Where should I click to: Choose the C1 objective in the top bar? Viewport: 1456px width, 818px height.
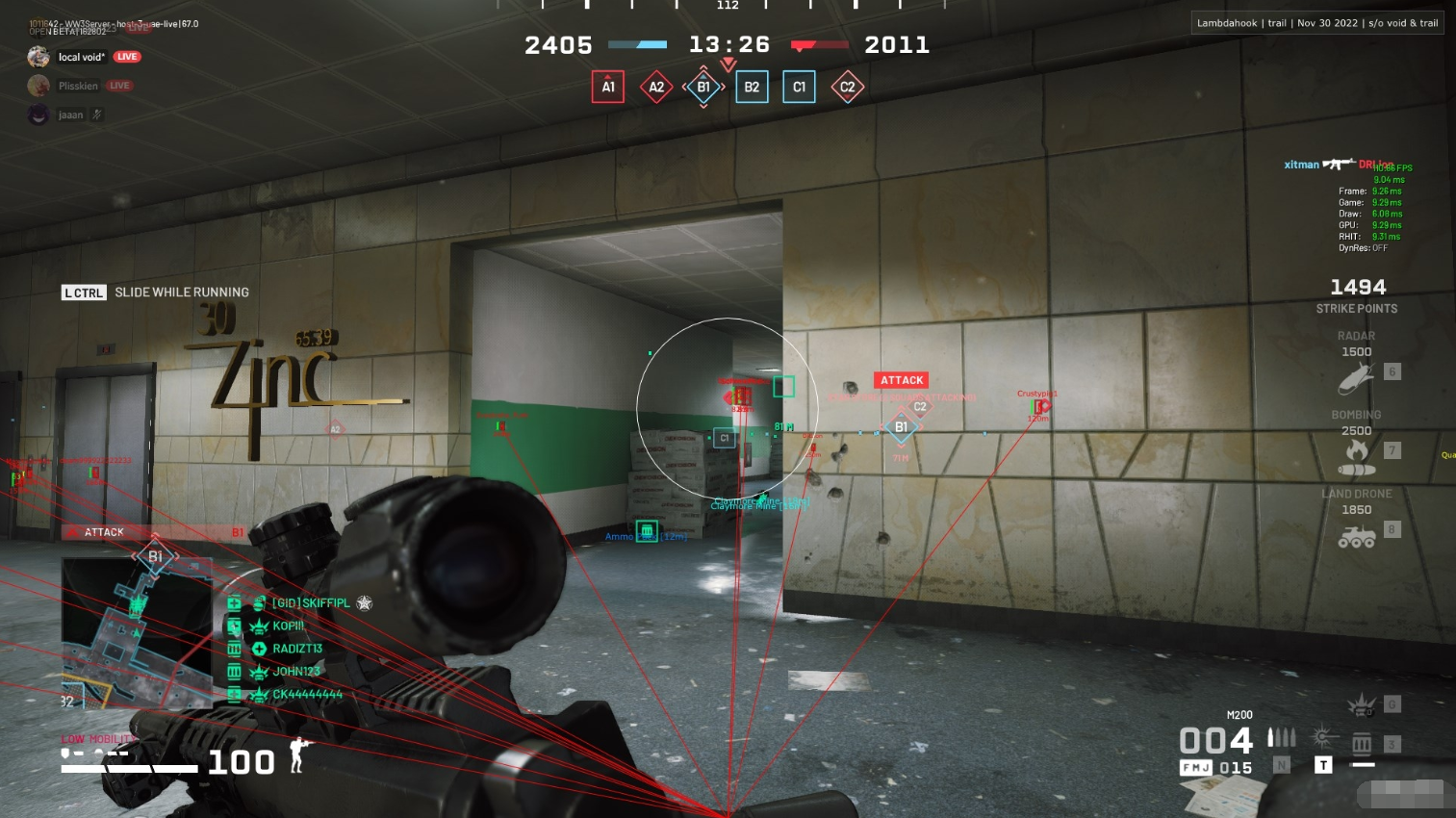pos(799,87)
